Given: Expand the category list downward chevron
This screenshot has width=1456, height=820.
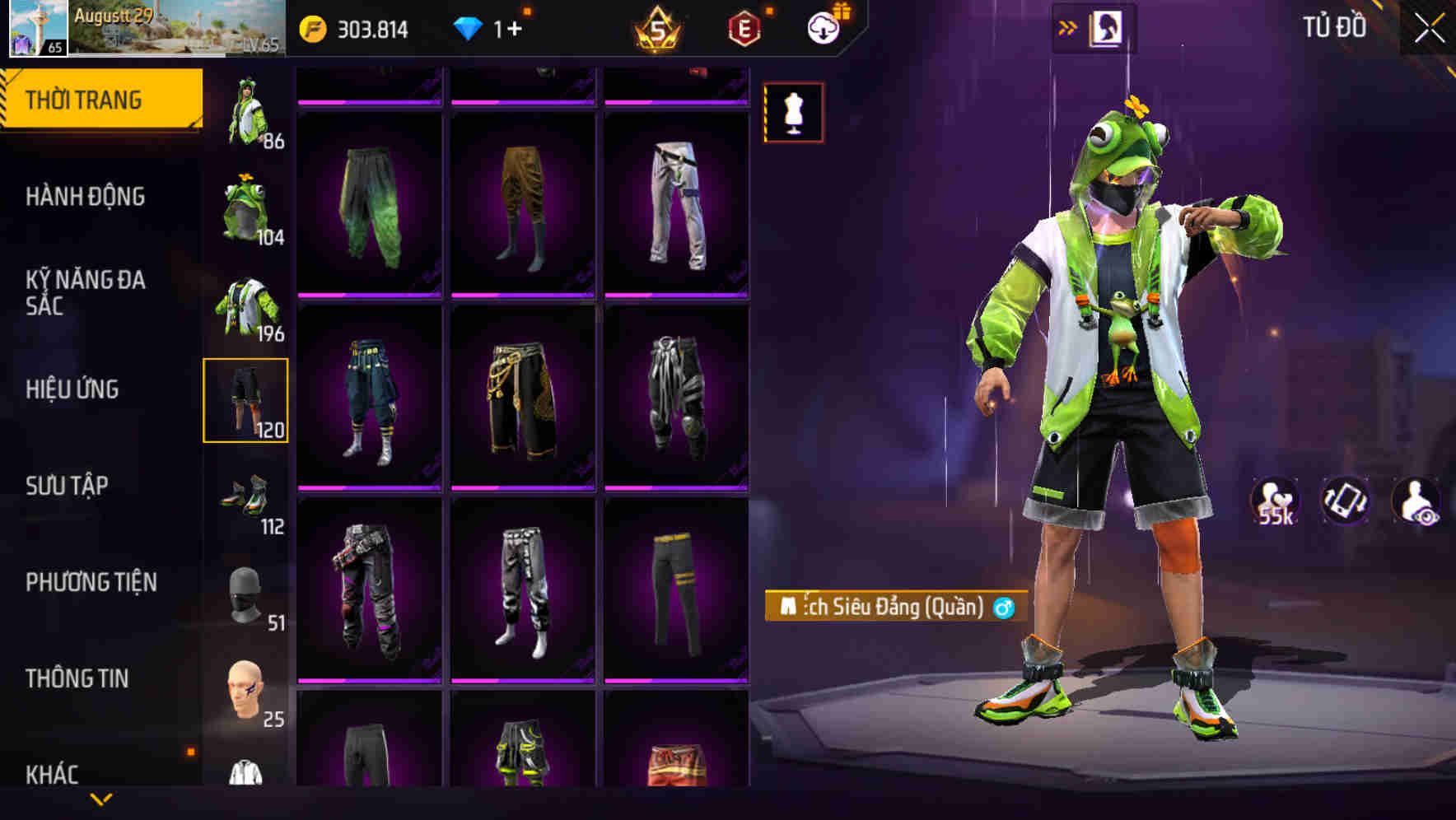Looking at the screenshot, I should coord(101,799).
